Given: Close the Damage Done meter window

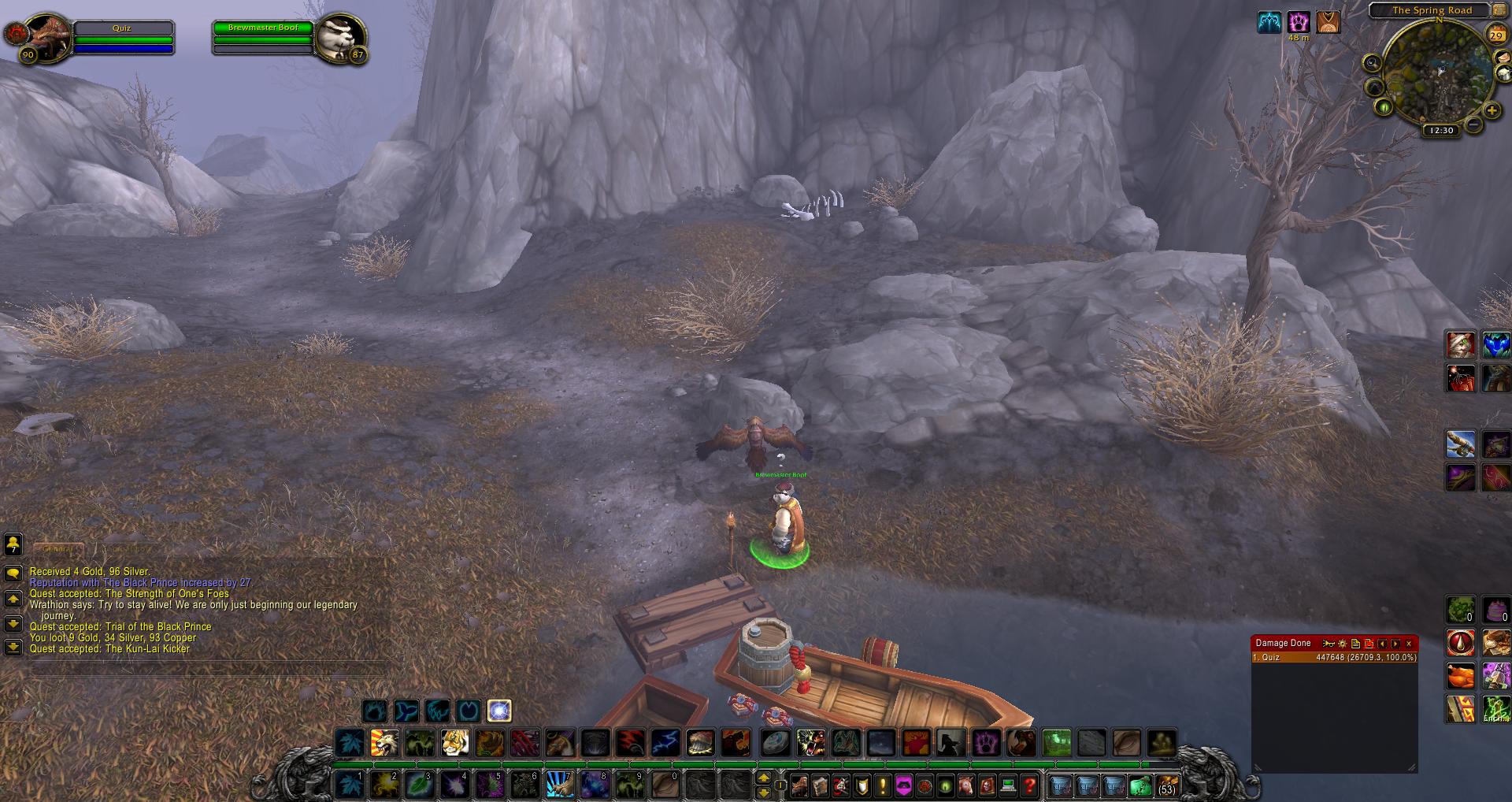Looking at the screenshot, I should [x=1409, y=644].
